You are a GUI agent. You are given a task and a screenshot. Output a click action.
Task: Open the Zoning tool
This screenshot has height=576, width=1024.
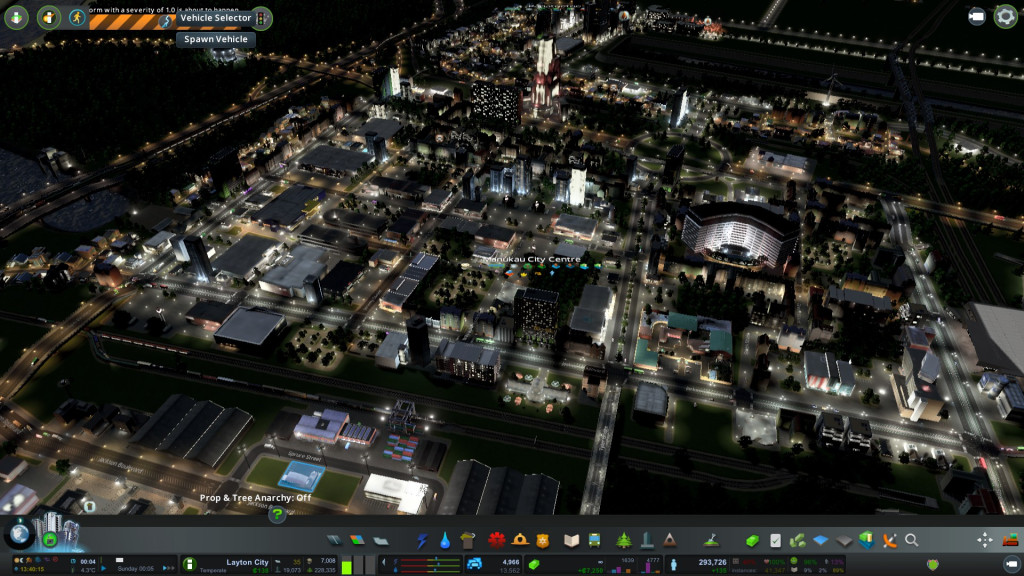click(358, 540)
